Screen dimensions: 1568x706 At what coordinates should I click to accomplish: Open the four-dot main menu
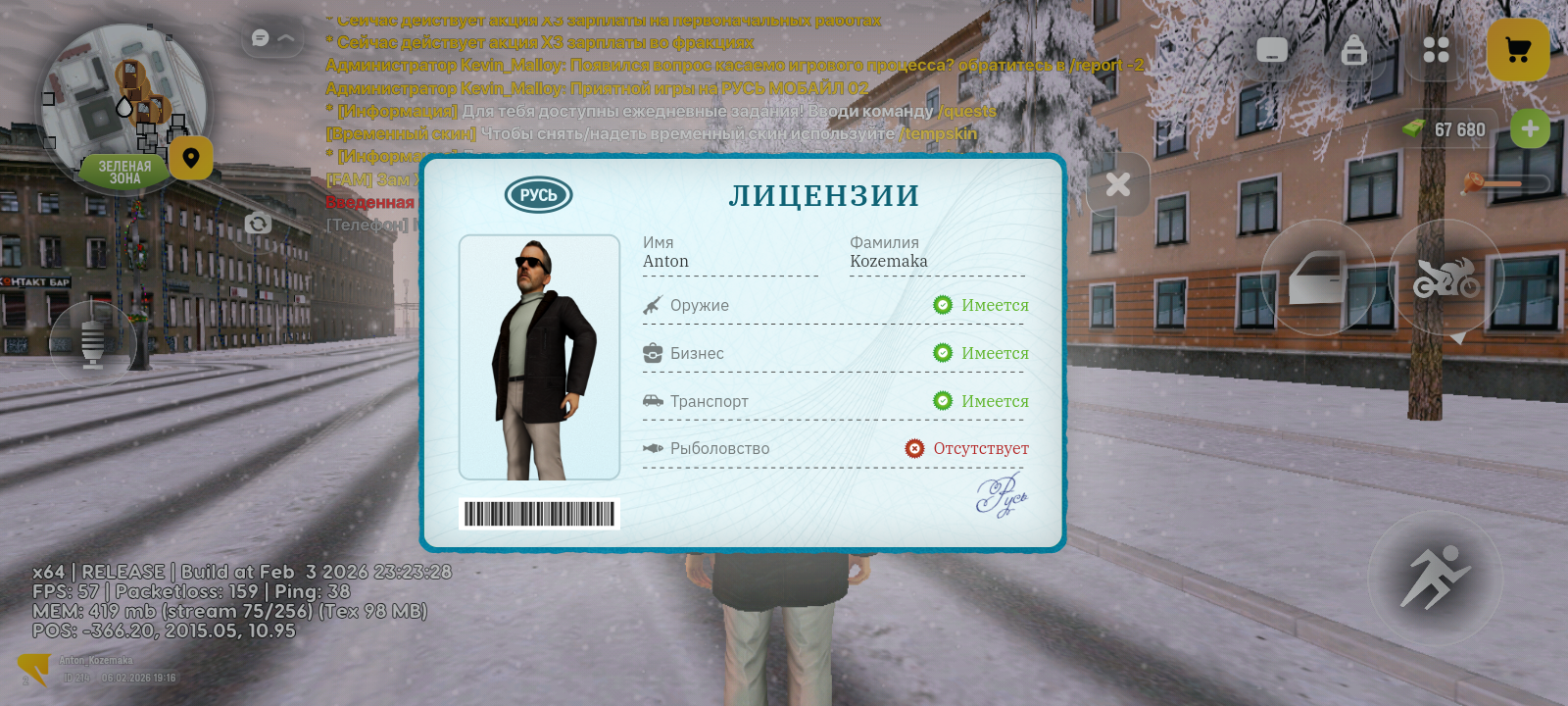[1436, 50]
